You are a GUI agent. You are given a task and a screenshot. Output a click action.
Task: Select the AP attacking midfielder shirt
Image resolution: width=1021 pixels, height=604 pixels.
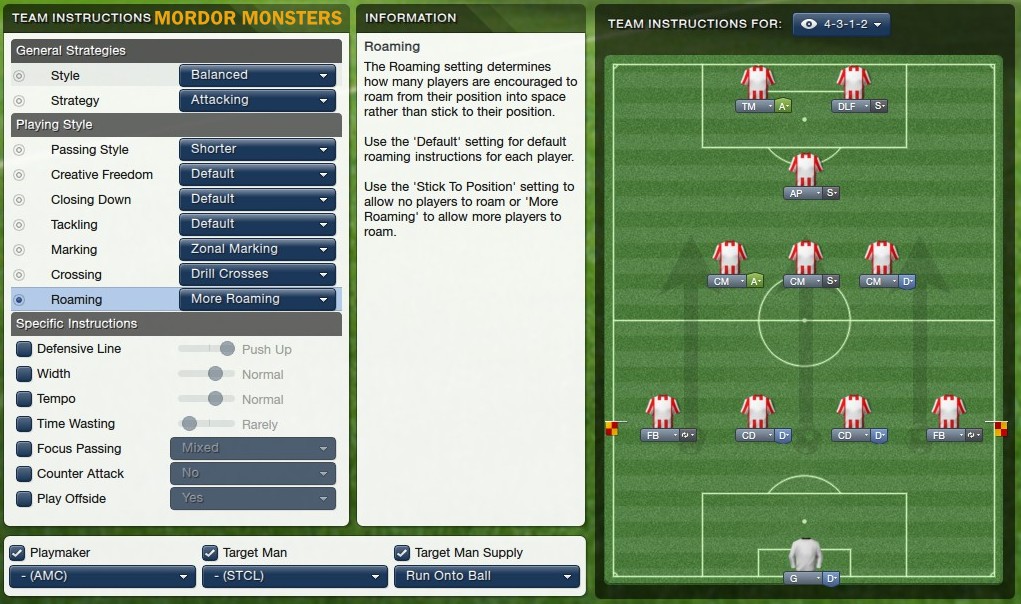805,170
